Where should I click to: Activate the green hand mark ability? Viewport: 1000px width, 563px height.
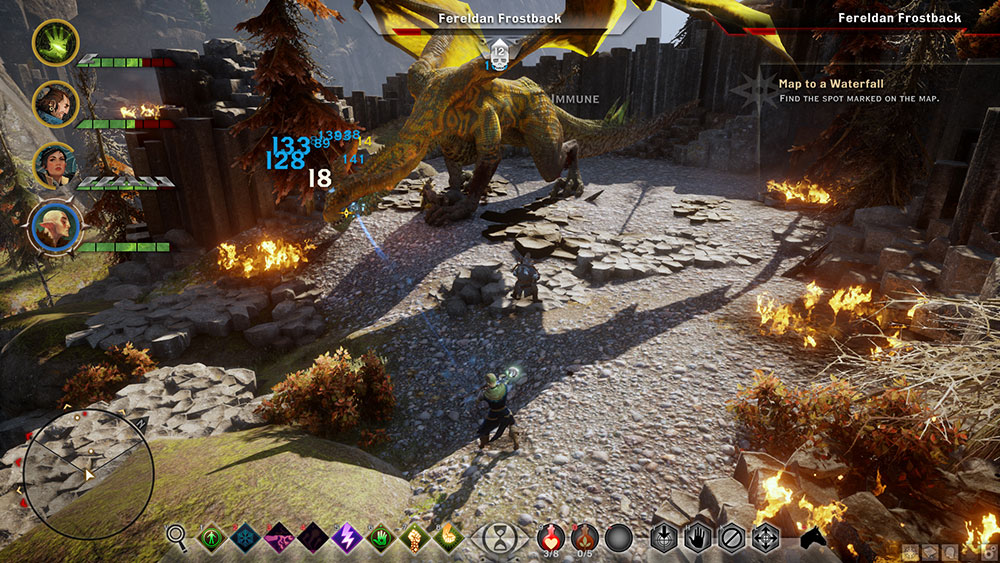(381, 538)
